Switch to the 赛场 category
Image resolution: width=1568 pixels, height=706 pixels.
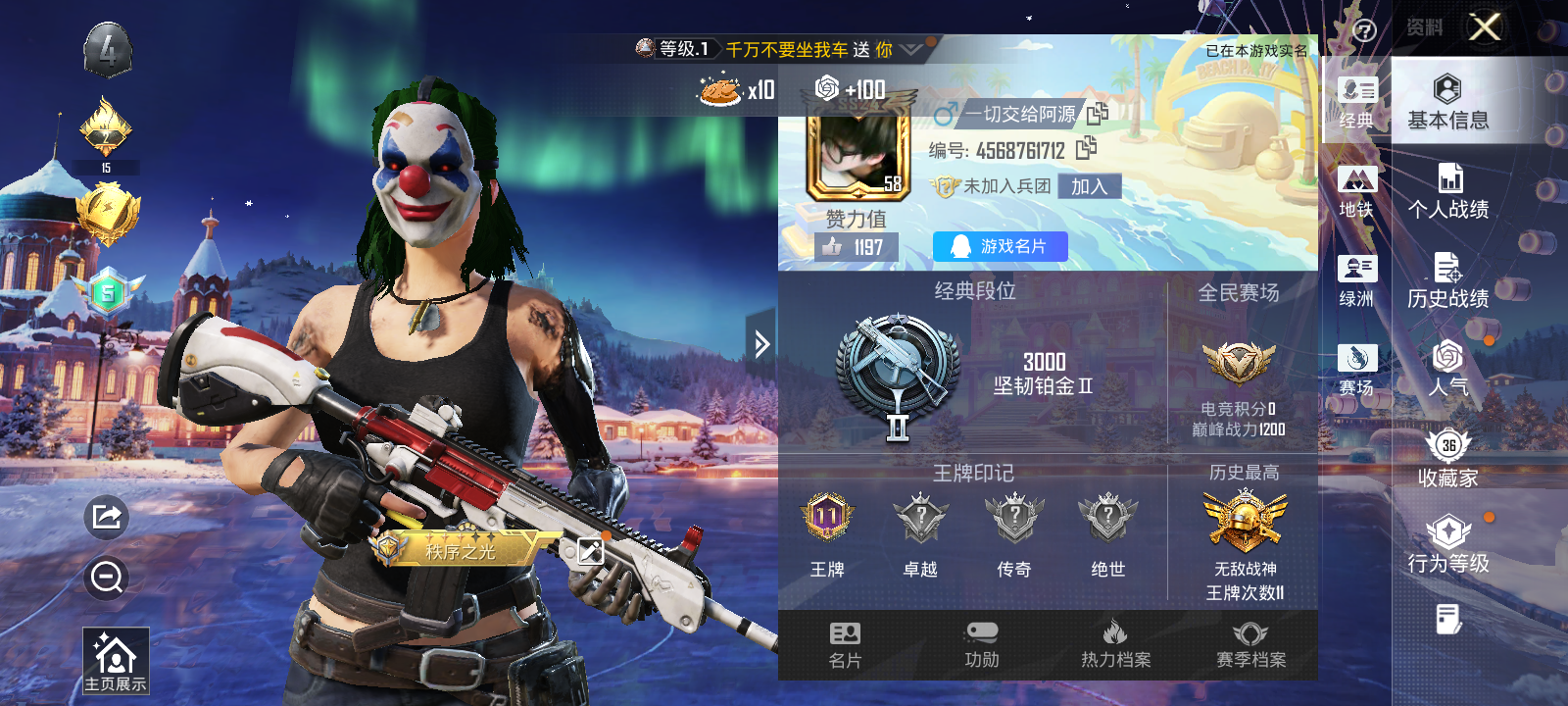tap(1357, 370)
